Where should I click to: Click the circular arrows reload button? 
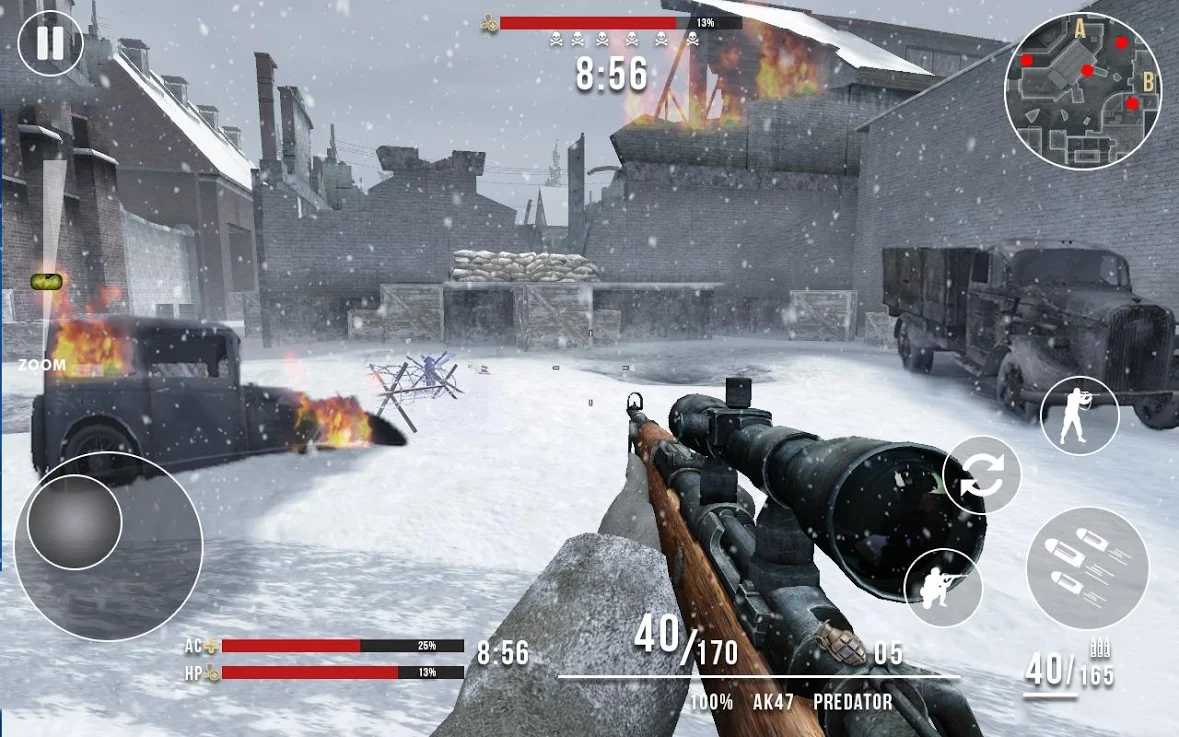pyautogui.click(x=982, y=476)
